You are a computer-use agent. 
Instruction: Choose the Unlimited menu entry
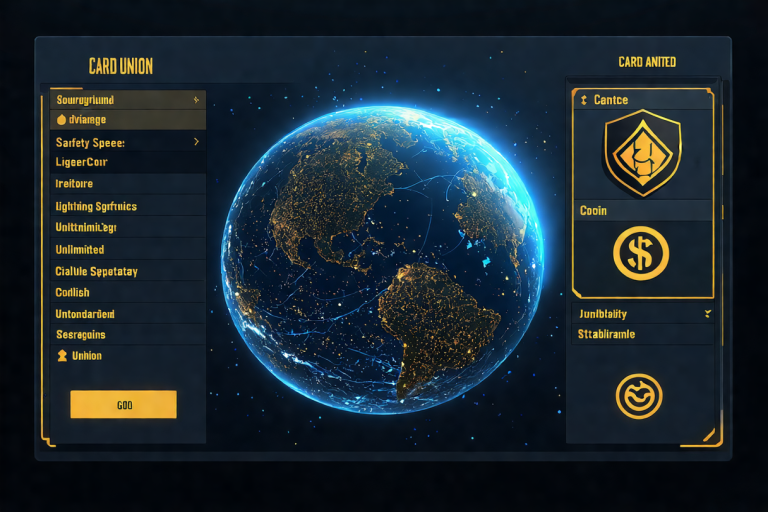(x=127, y=249)
